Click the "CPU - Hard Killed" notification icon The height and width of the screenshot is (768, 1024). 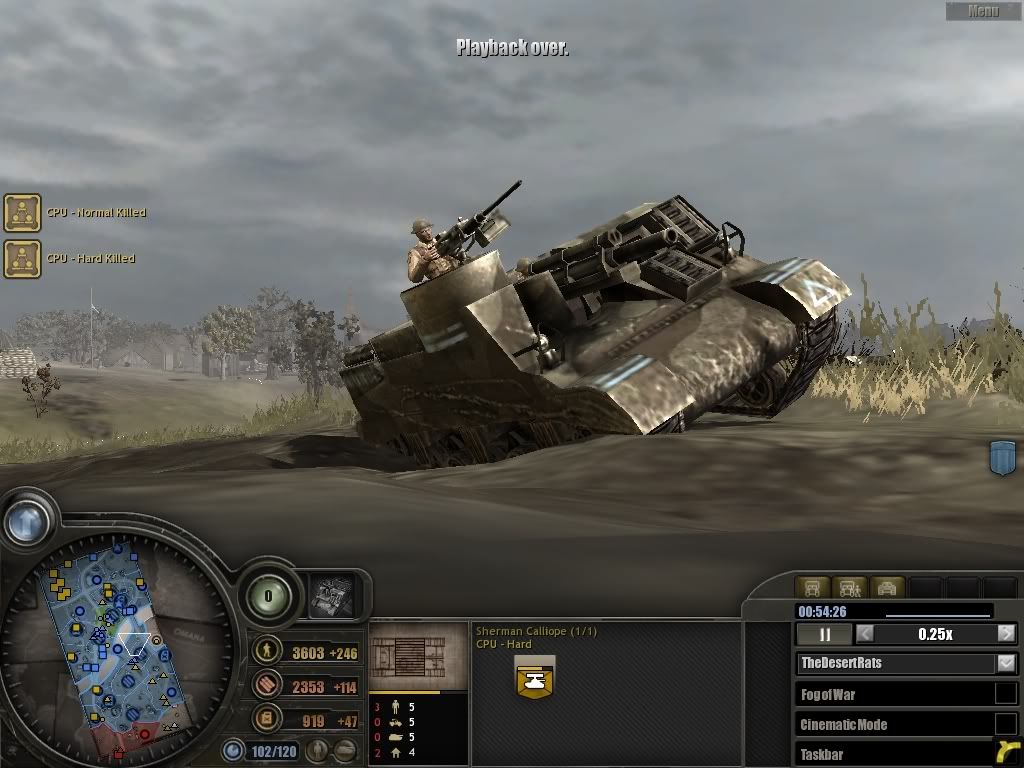pyautogui.click(x=22, y=259)
